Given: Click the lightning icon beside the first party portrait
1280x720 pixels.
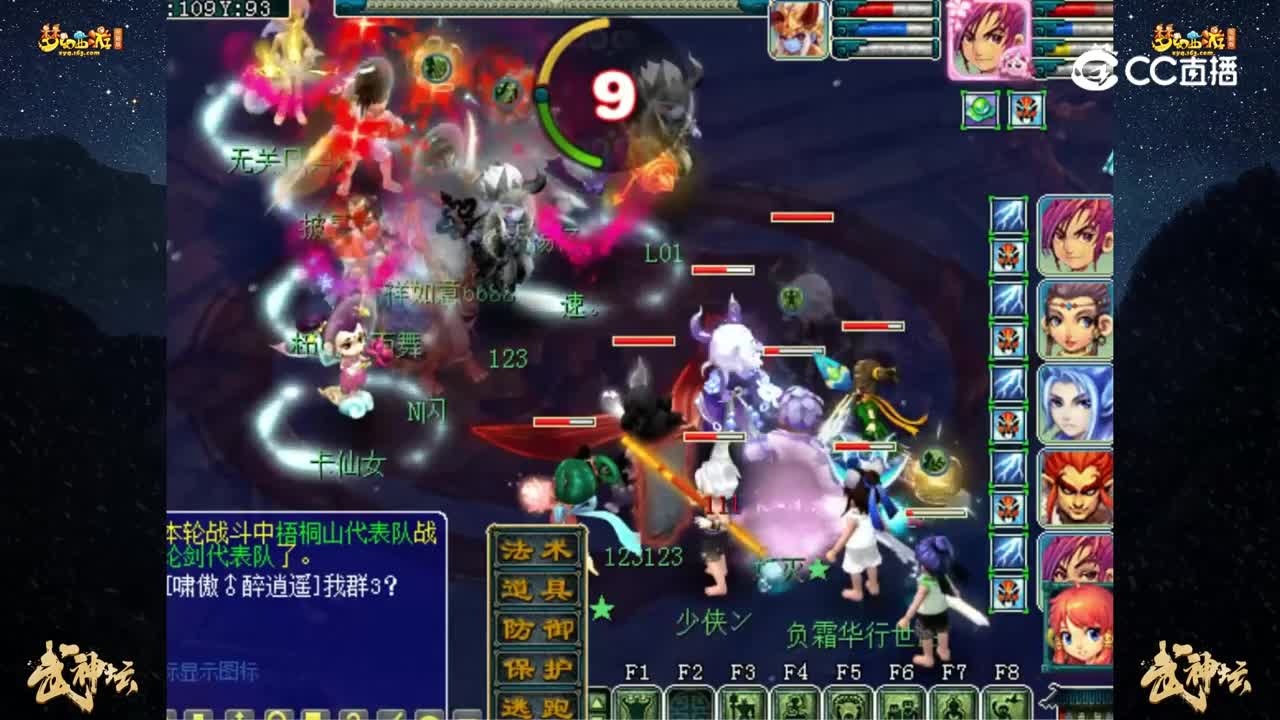Looking at the screenshot, I should pyautogui.click(x=1011, y=213).
